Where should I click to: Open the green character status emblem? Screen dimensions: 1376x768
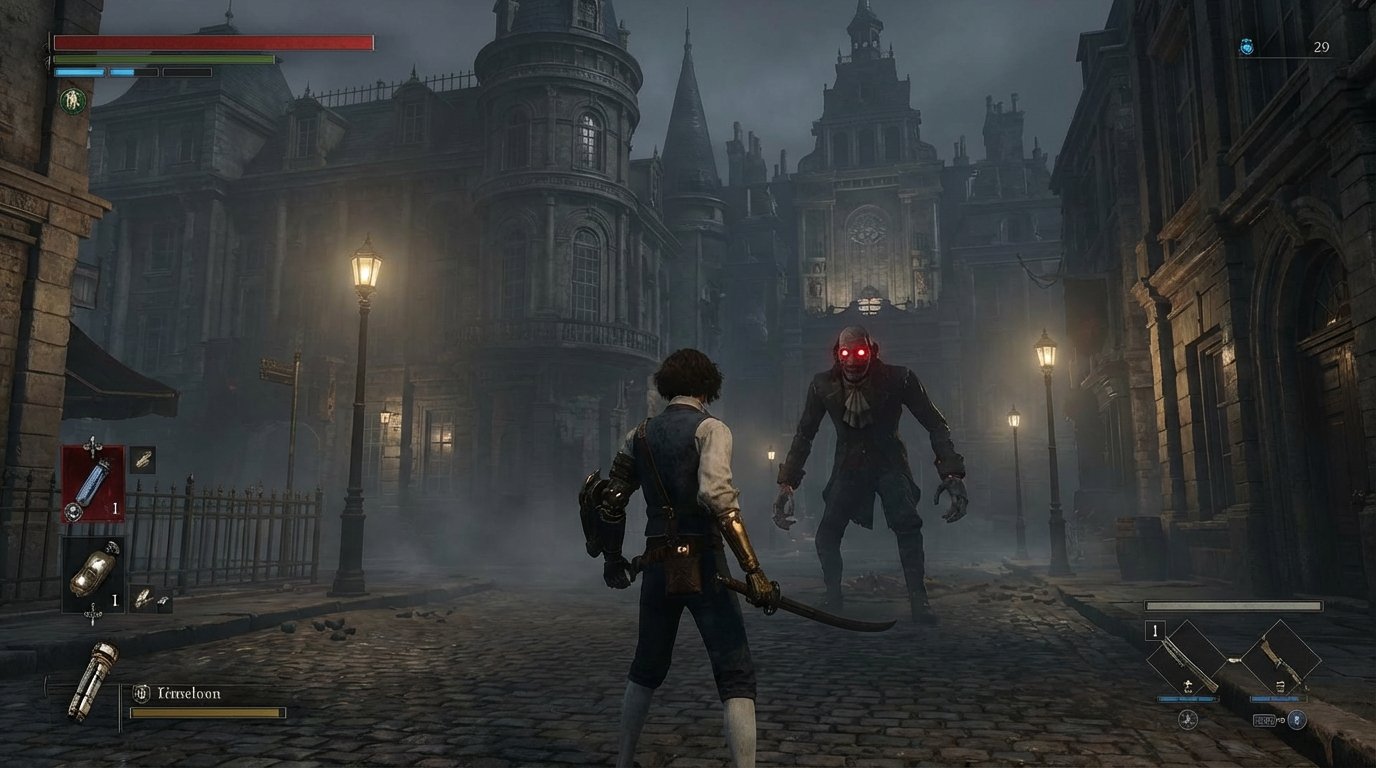[73, 100]
